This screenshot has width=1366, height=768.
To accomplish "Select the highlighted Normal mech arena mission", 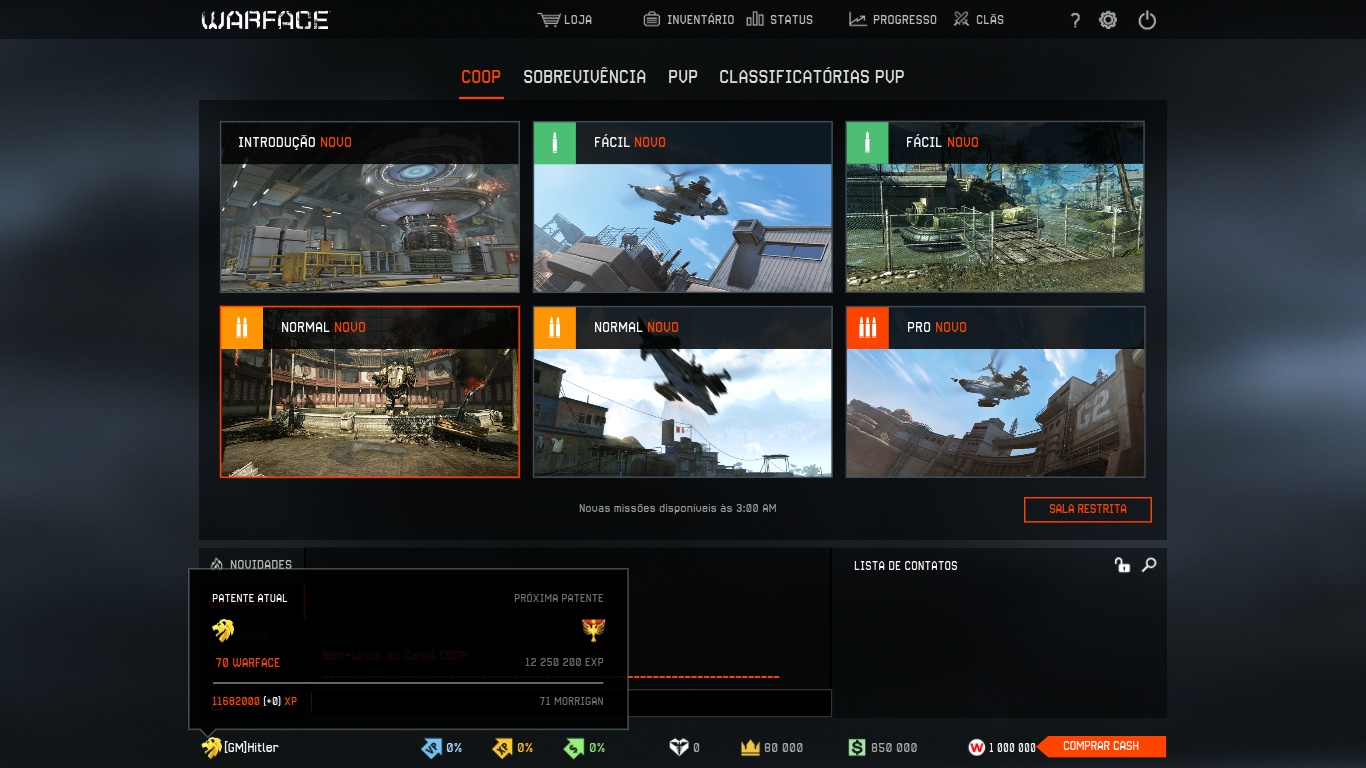I will click(x=370, y=392).
